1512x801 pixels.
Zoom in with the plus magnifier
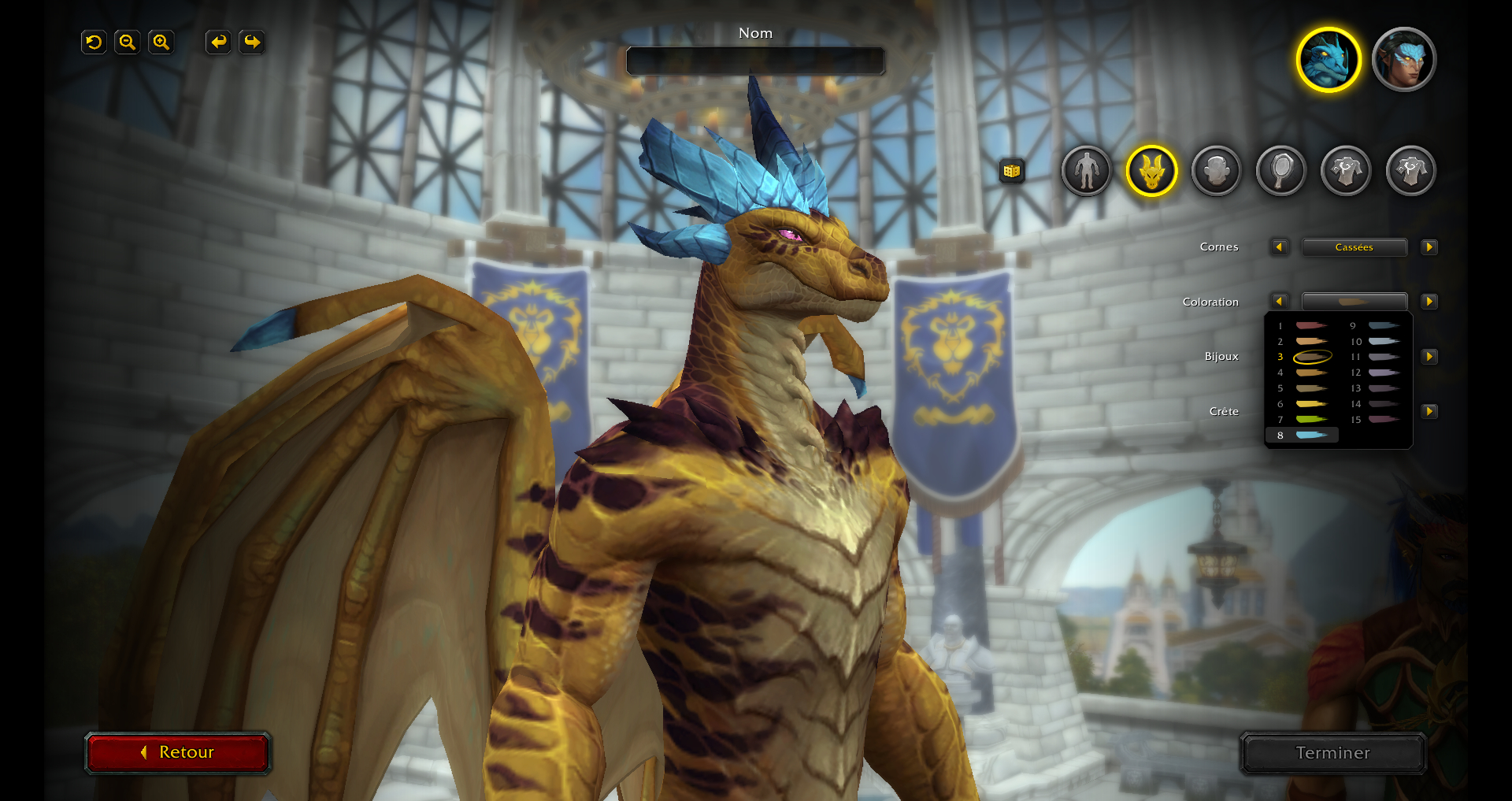pos(161,42)
